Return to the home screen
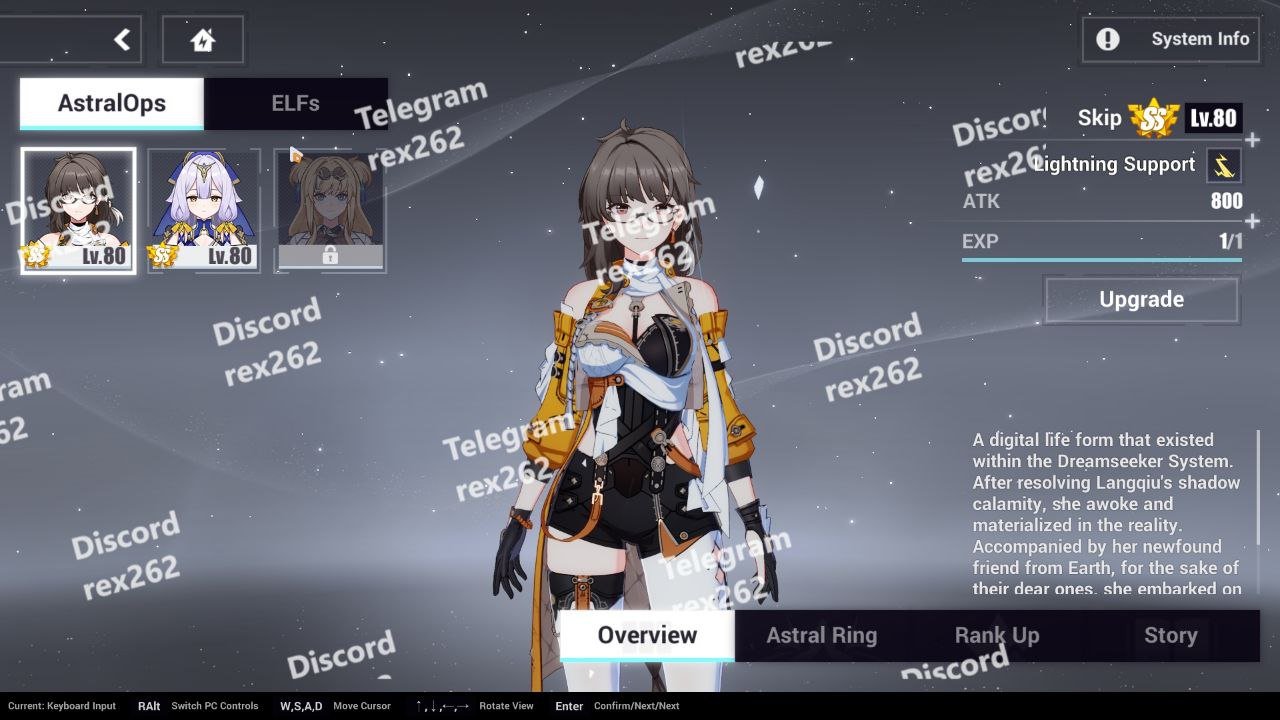1280x720 pixels. click(202, 40)
